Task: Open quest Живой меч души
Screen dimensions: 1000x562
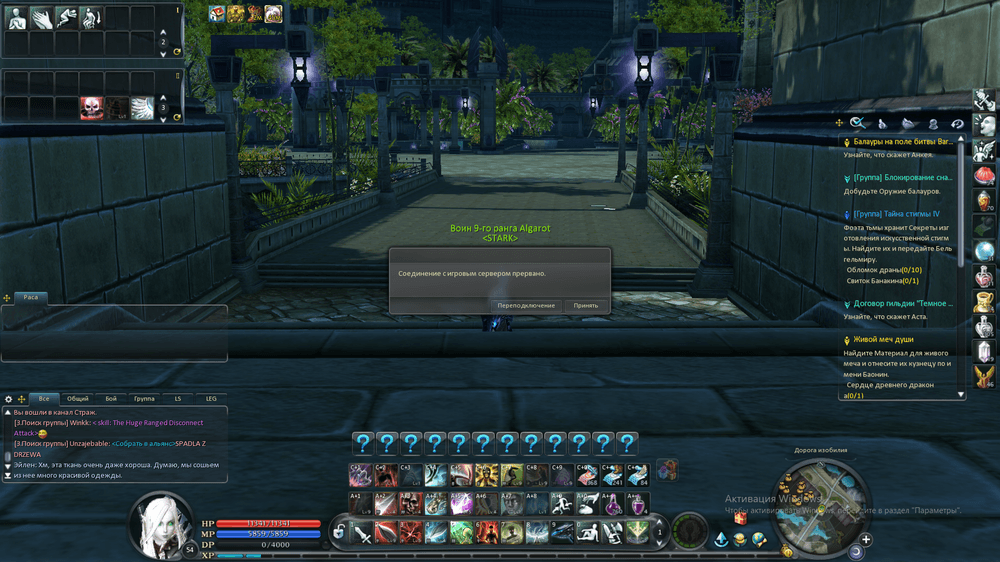Action: [x=883, y=340]
